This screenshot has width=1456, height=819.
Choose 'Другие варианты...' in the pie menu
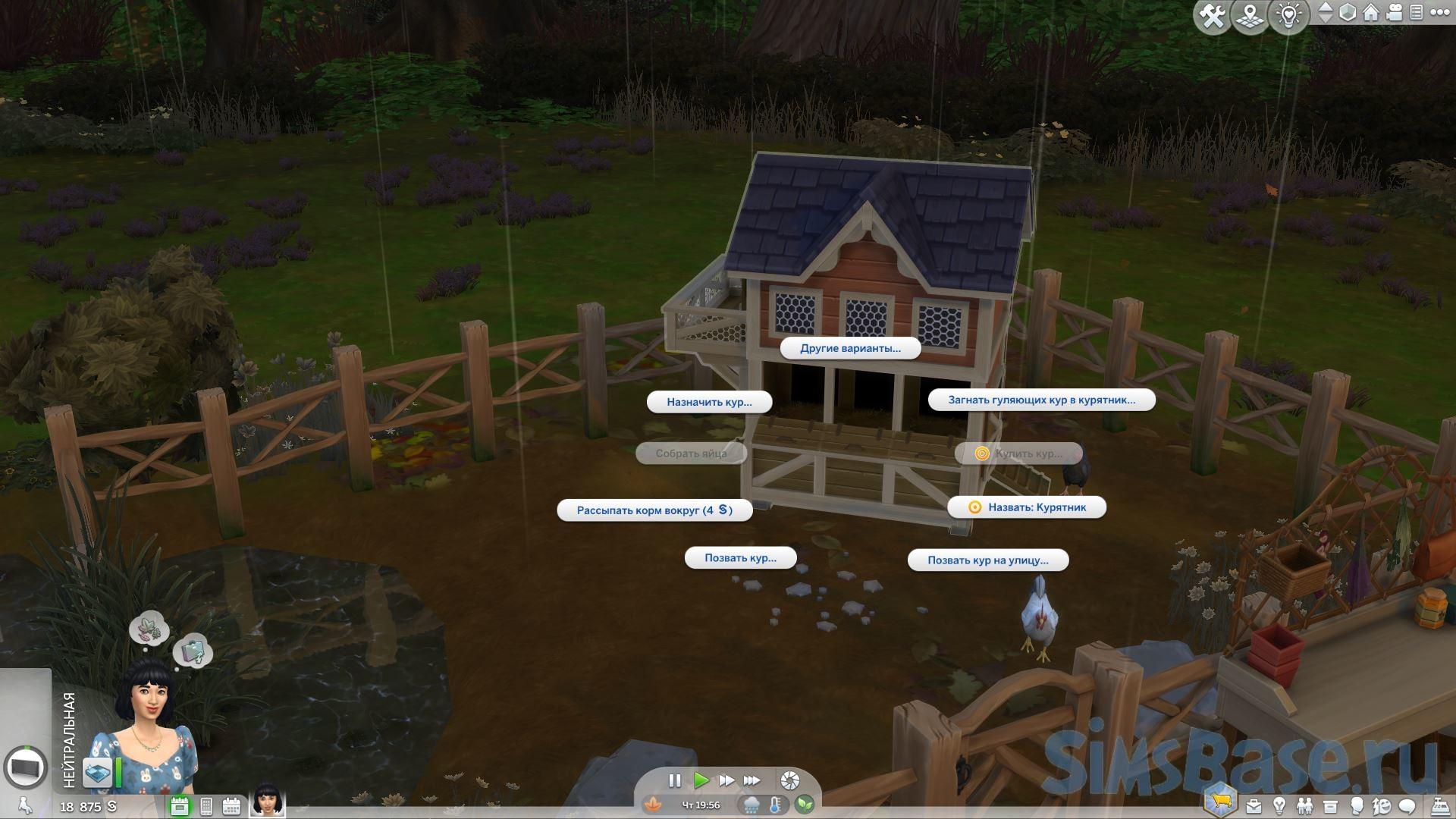(x=850, y=349)
